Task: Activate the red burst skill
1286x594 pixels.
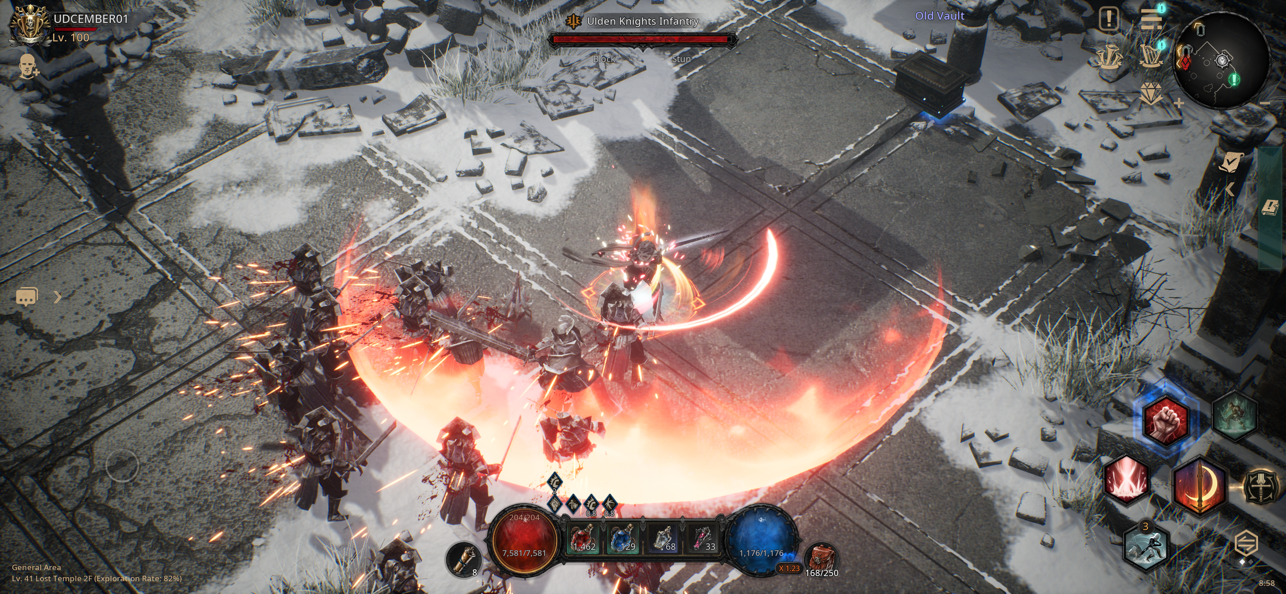Action: [x=1127, y=478]
